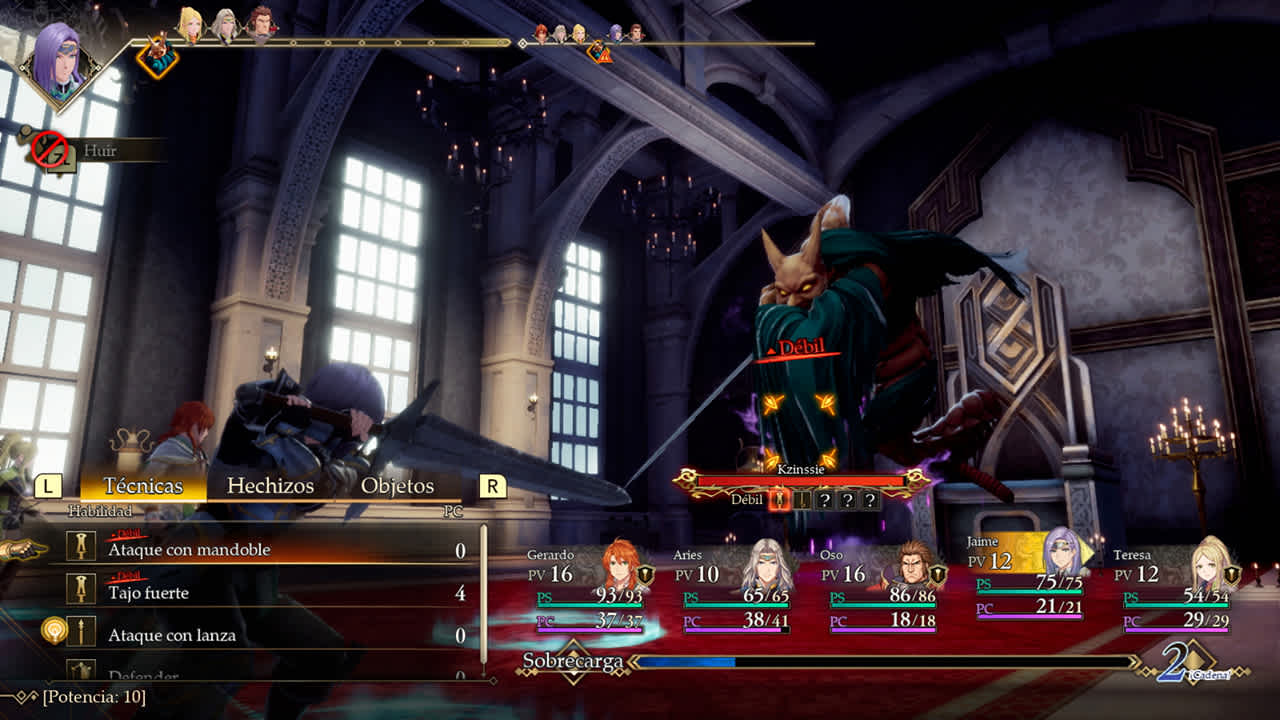This screenshot has width=1280, height=720.
Task: Click the sword weakness icon under Kzinssie's health bar
Action: [779, 501]
